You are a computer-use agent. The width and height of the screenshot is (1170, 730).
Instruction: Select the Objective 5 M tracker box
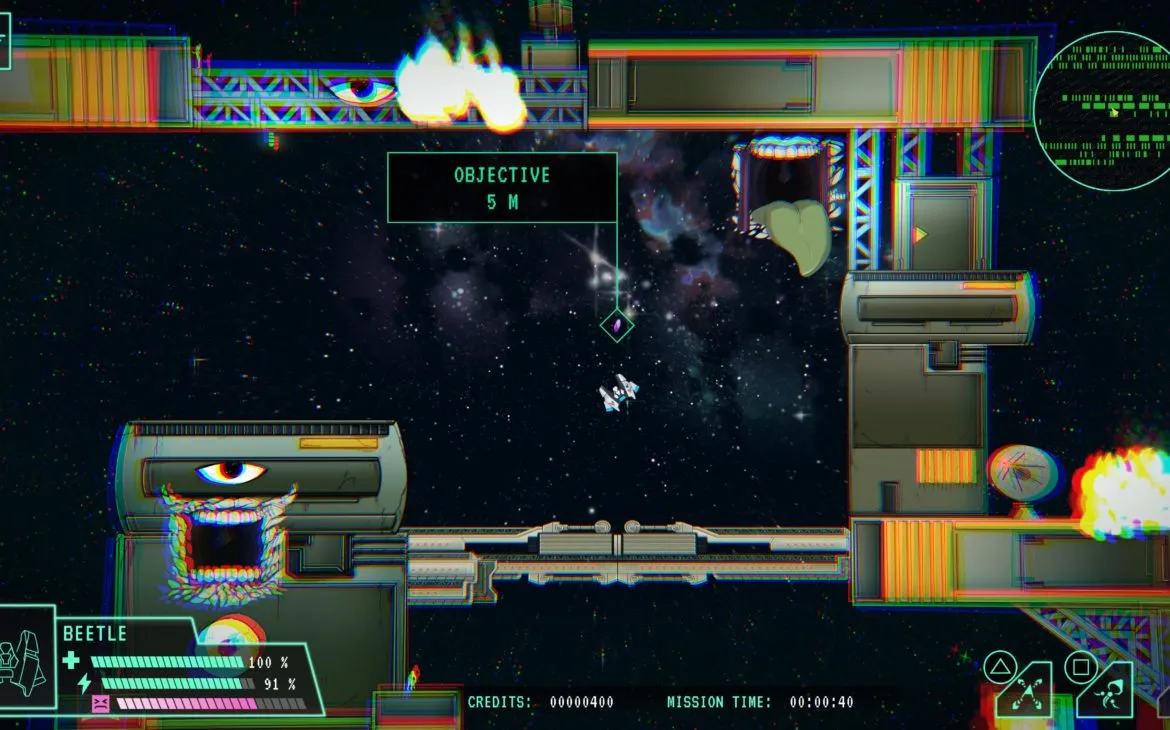pos(502,187)
